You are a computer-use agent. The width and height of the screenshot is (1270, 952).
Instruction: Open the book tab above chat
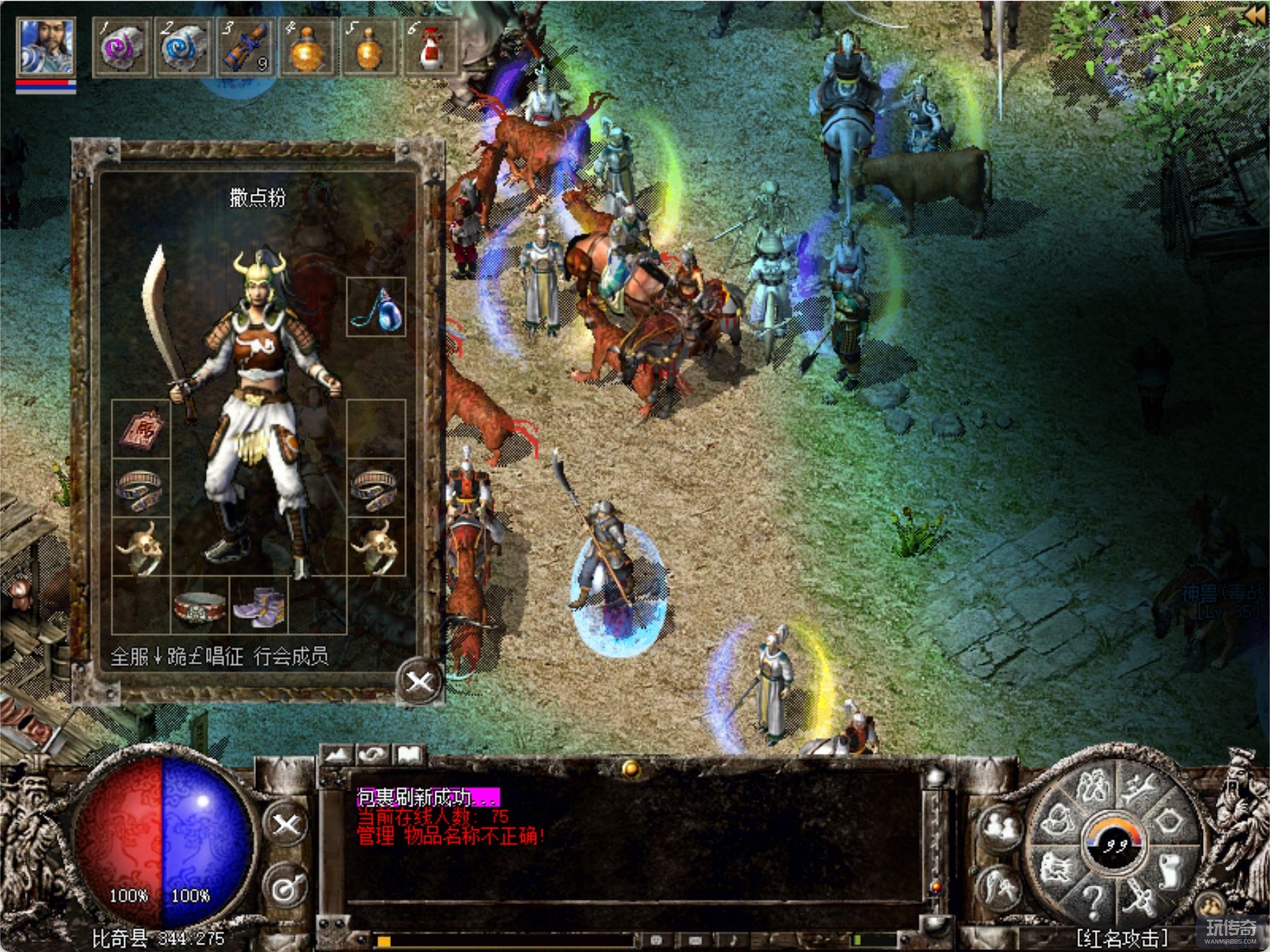coord(409,755)
